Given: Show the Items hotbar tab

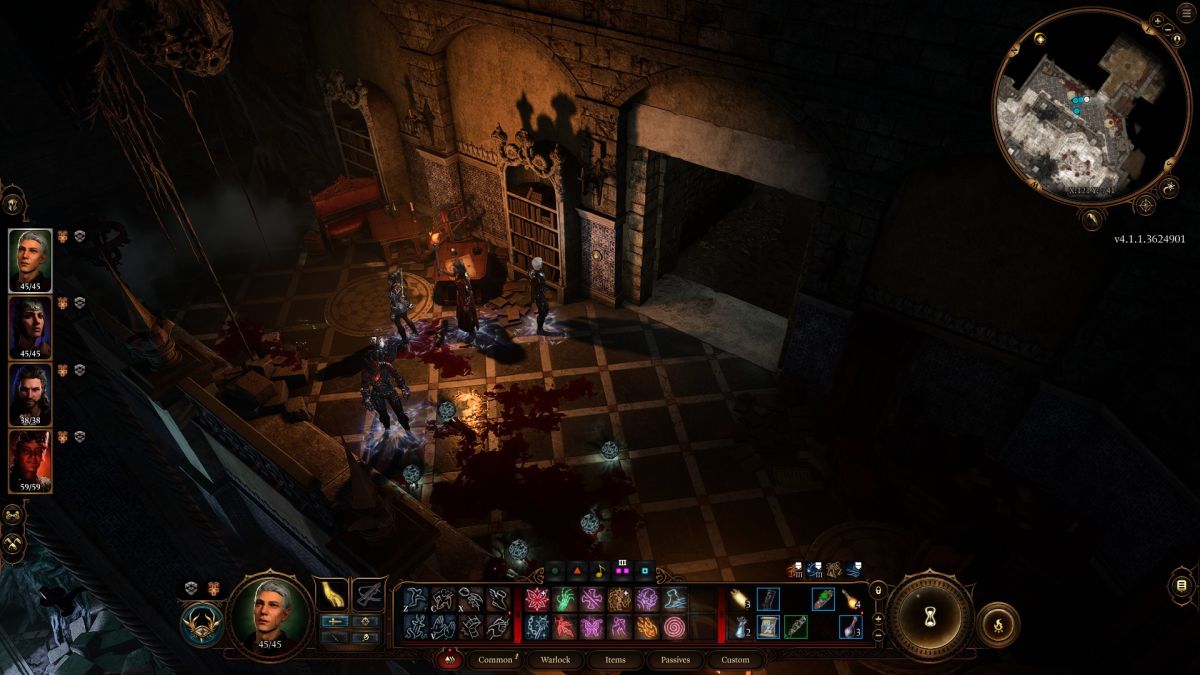Looking at the screenshot, I should 615,660.
